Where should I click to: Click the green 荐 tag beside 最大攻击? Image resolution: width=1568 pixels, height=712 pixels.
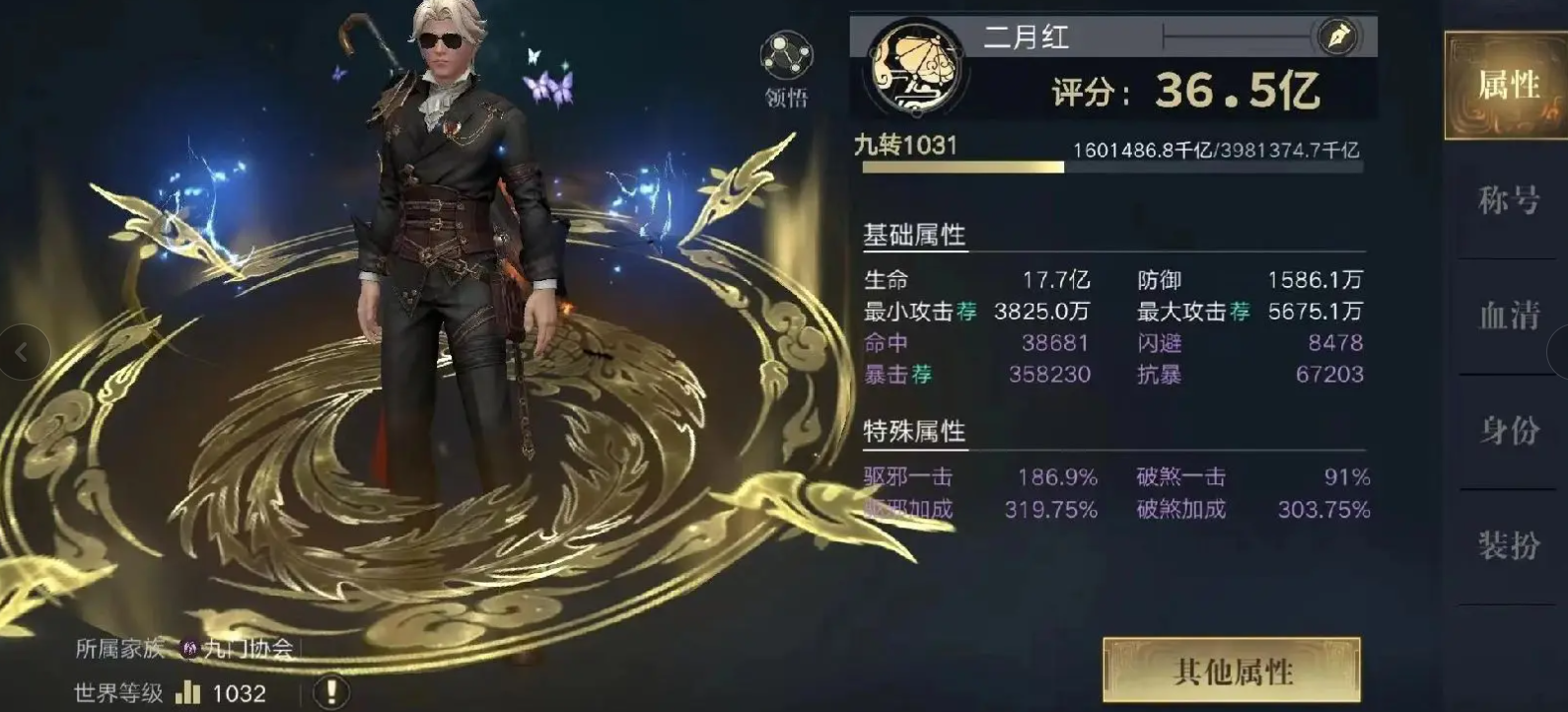click(x=1240, y=310)
